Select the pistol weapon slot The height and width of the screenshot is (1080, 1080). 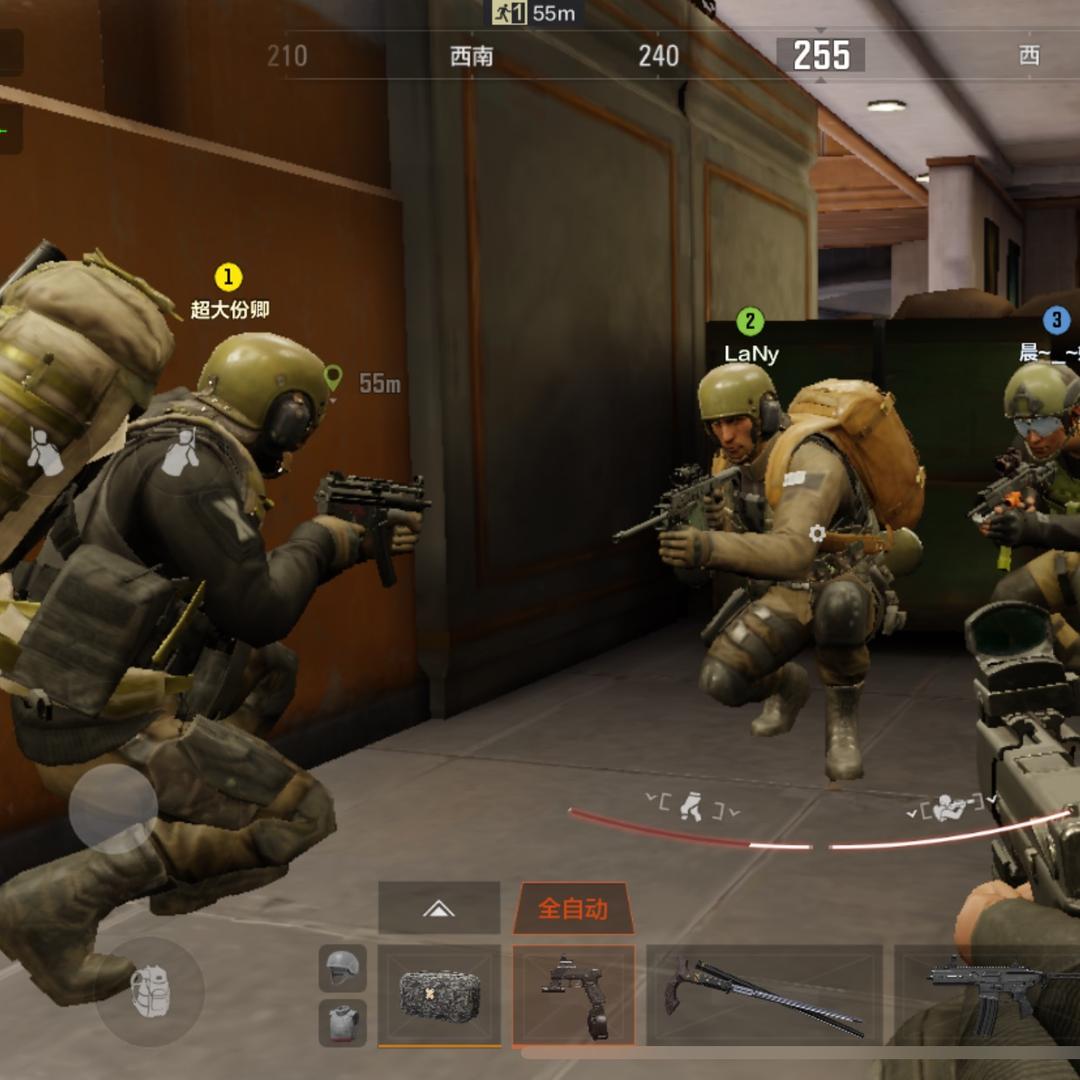pyautogui.click(x=573, y=995)
